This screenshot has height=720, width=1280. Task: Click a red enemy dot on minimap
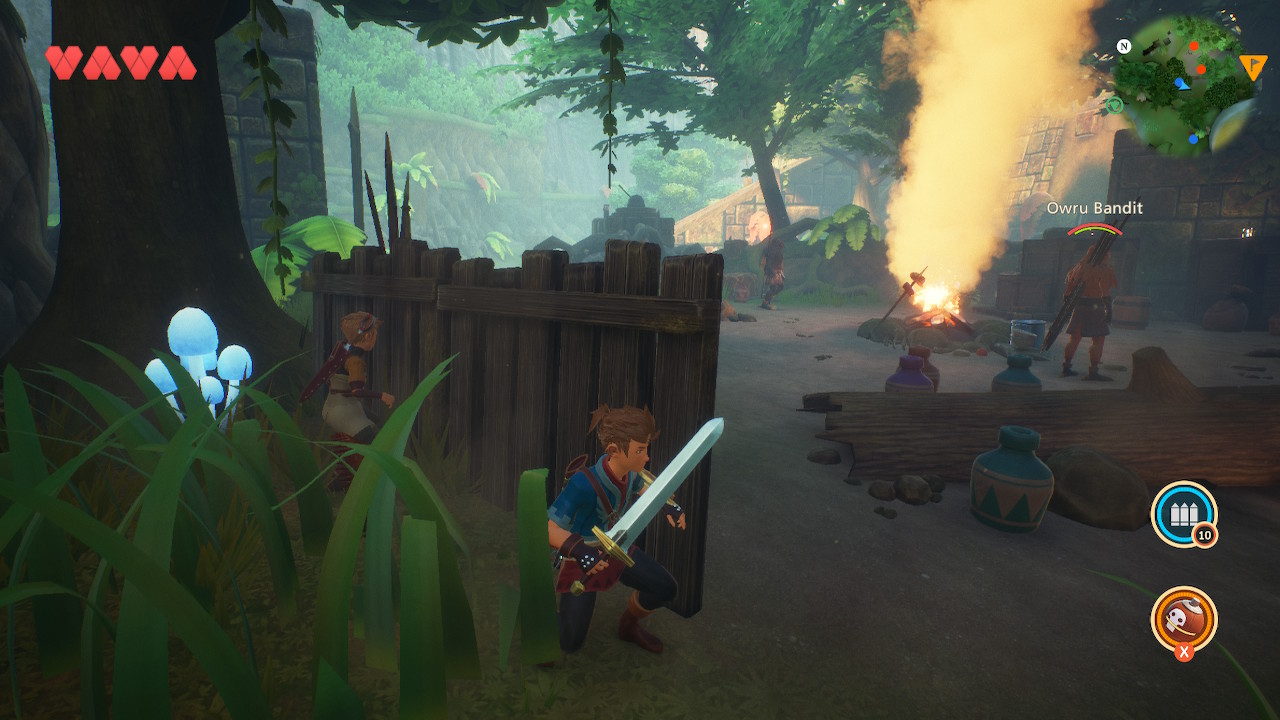tap(1194, 45)
